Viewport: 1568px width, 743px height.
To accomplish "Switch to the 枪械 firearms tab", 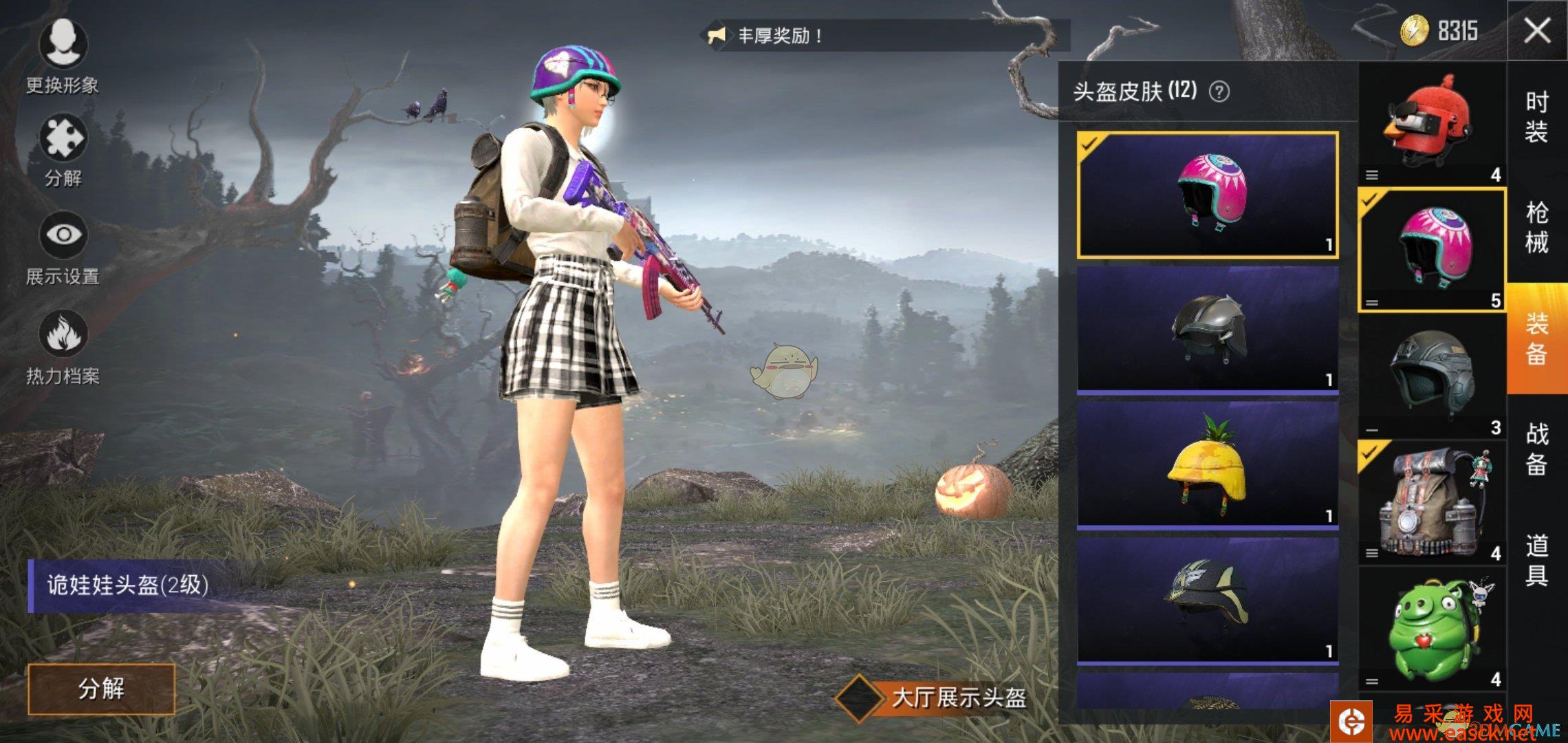I will coord(1537,228).
